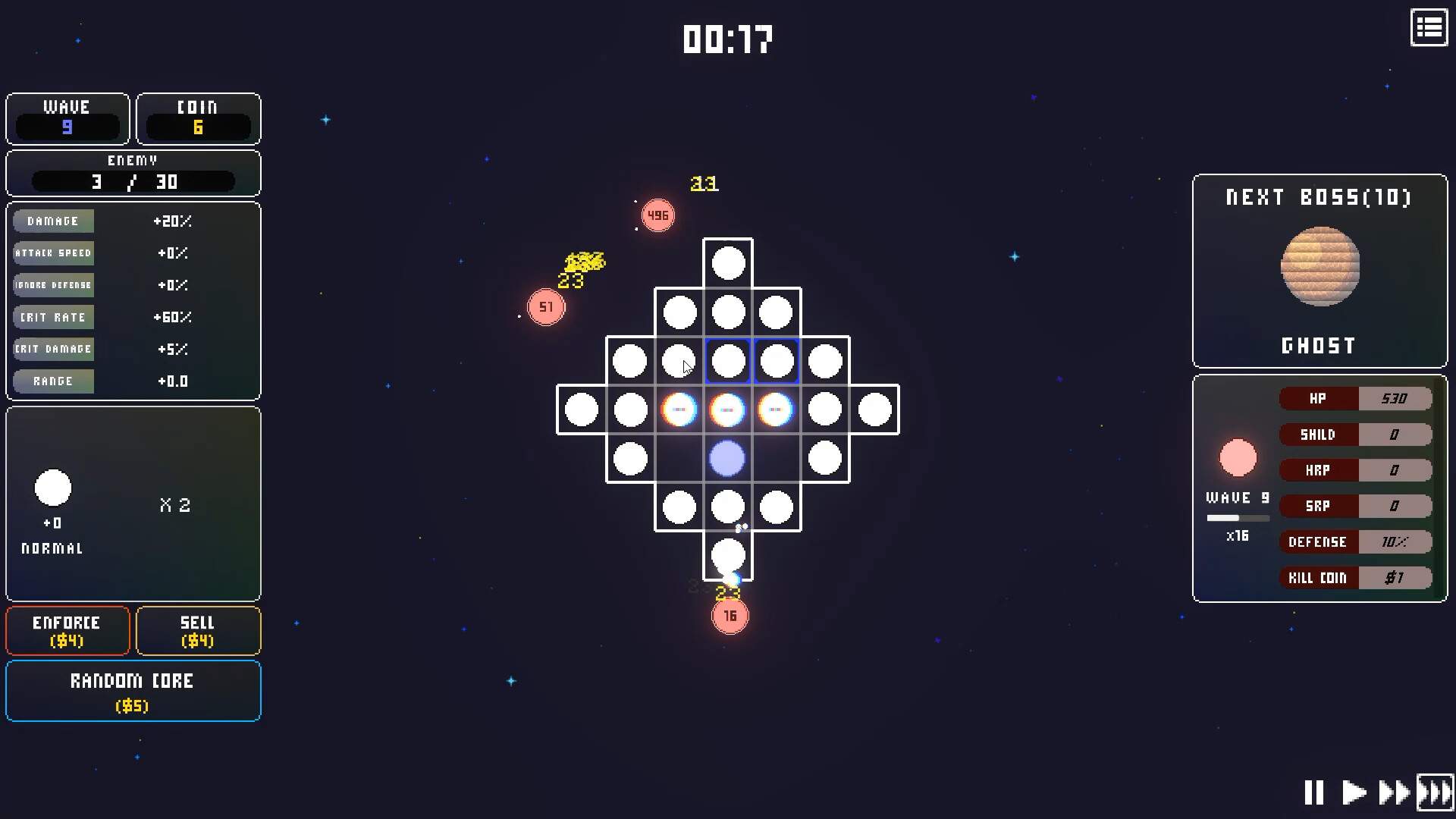This screenshot has width=1456, height=819.
Task: Expand the Next Boss(10) panel
Action: coord(1319,197)
